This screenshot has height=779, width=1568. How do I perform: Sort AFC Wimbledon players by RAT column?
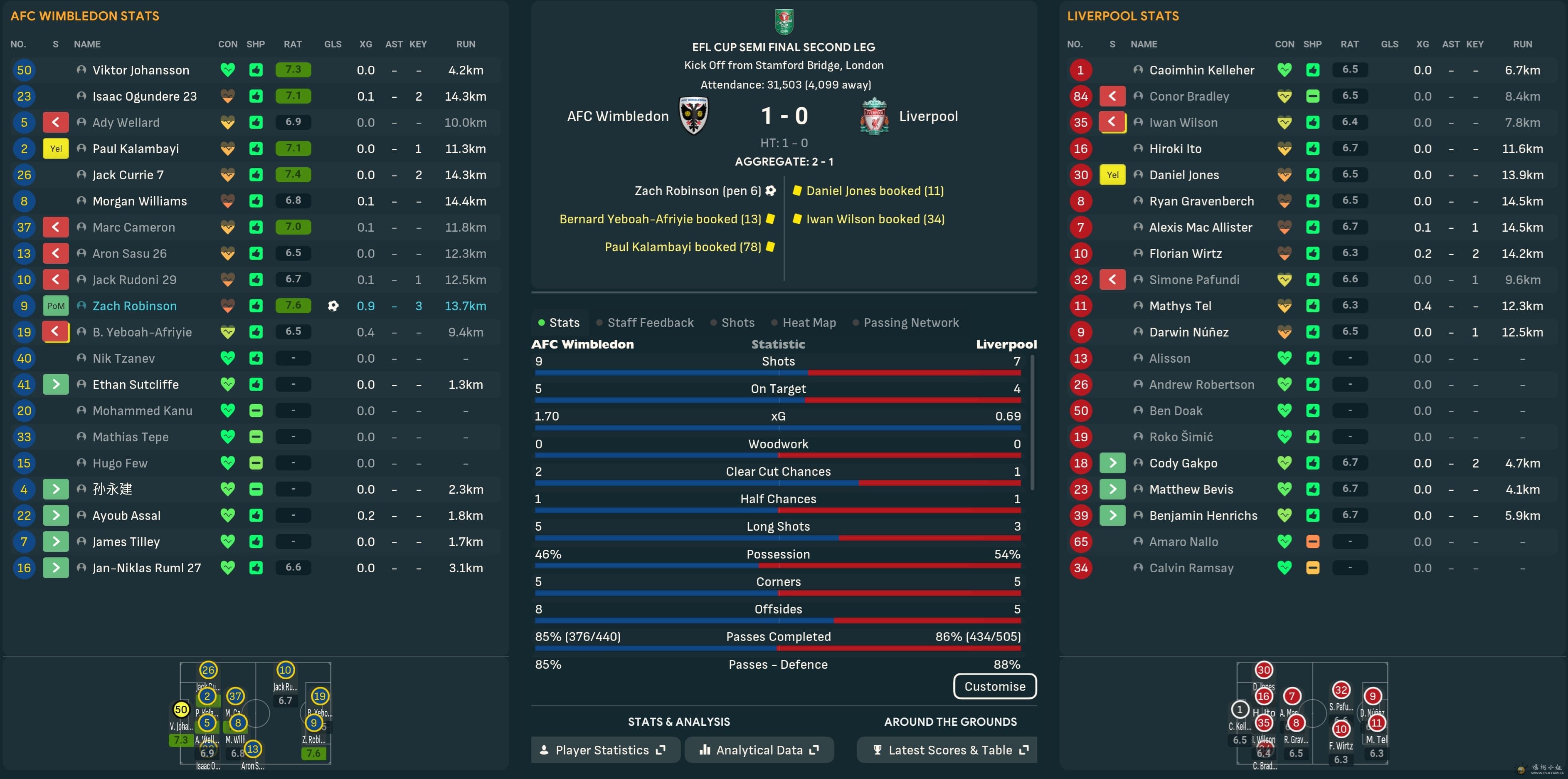292,45
